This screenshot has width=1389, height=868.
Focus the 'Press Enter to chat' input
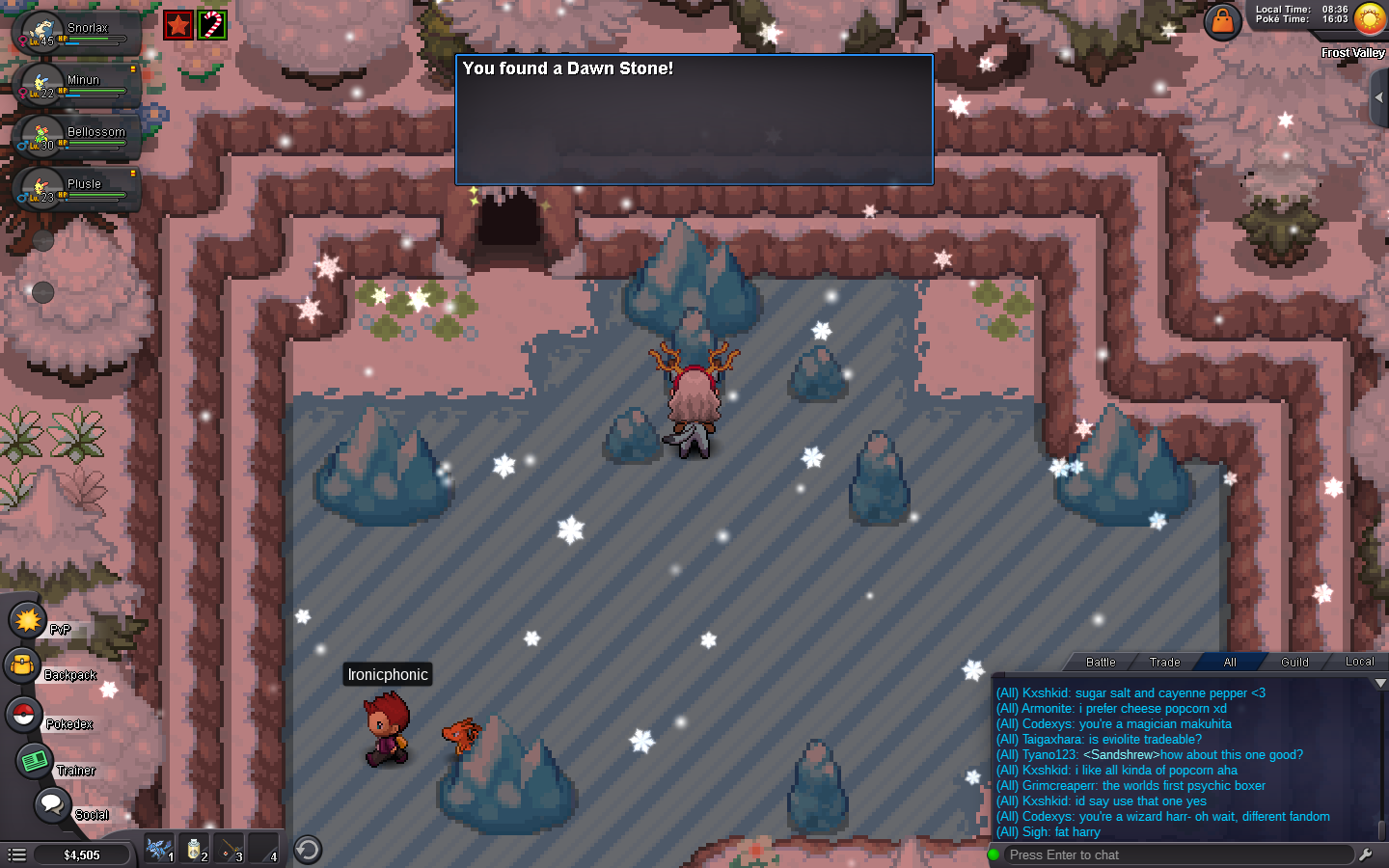(x=1177, y=854)
